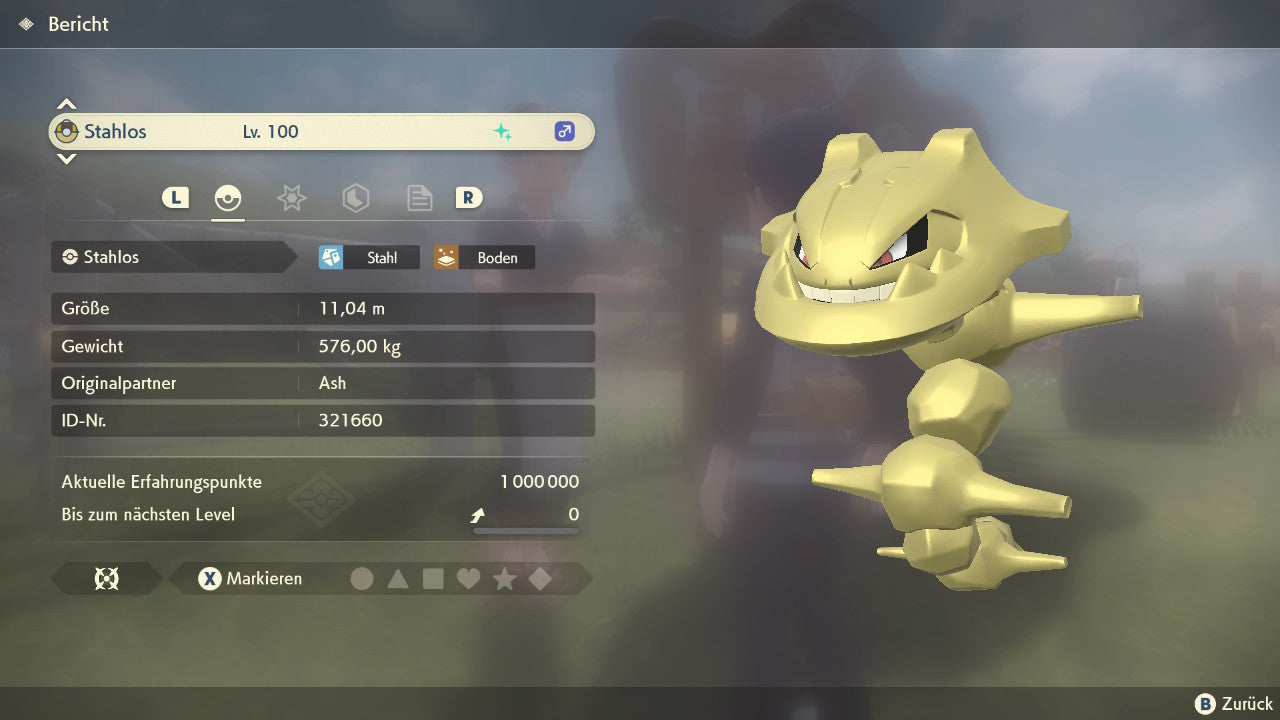The width and height of the screenshot is (1280, 720).
Task: Click the Stahl type badge
Action: point(369,258)
